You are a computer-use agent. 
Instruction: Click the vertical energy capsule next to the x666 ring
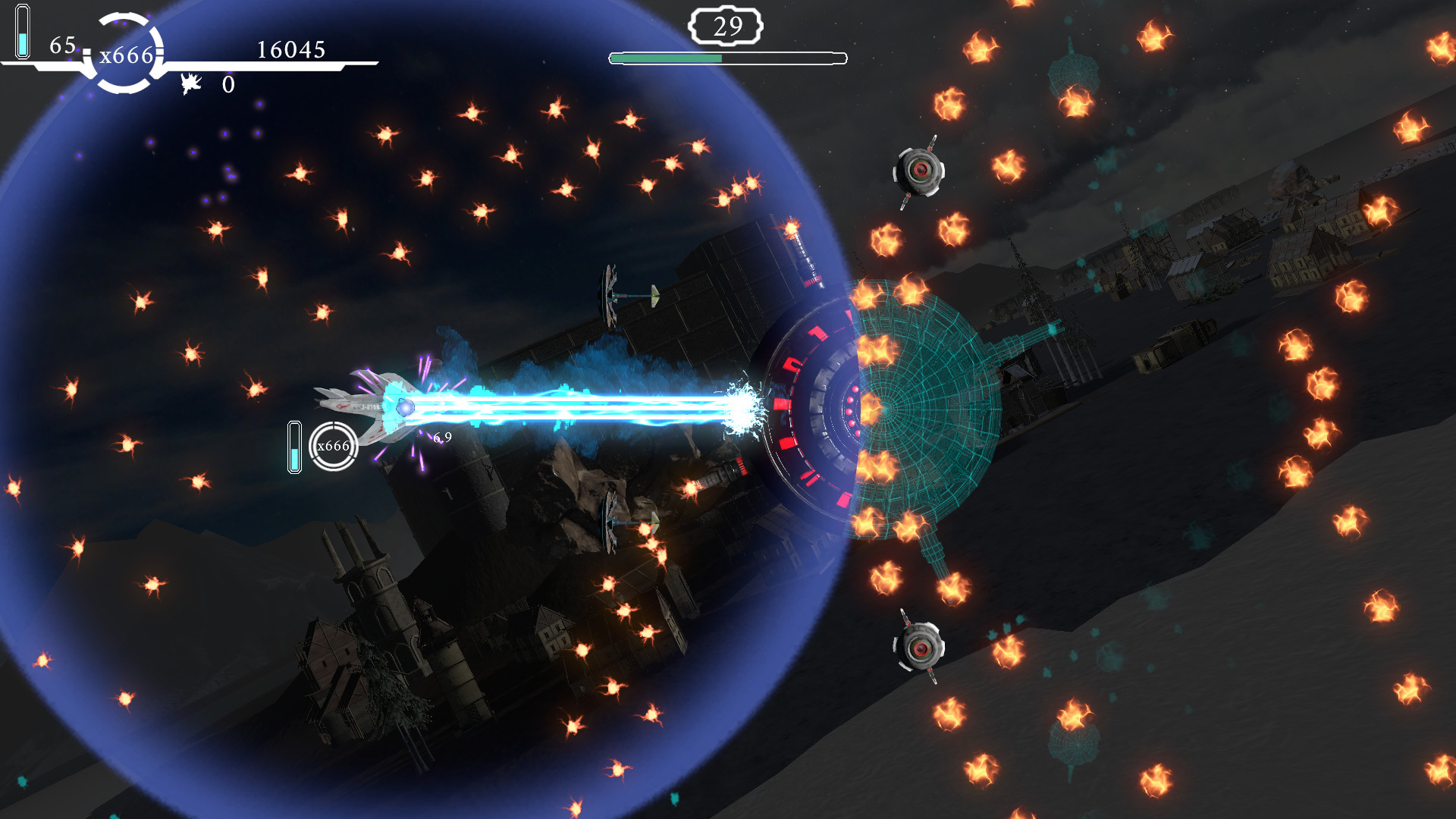295,446
